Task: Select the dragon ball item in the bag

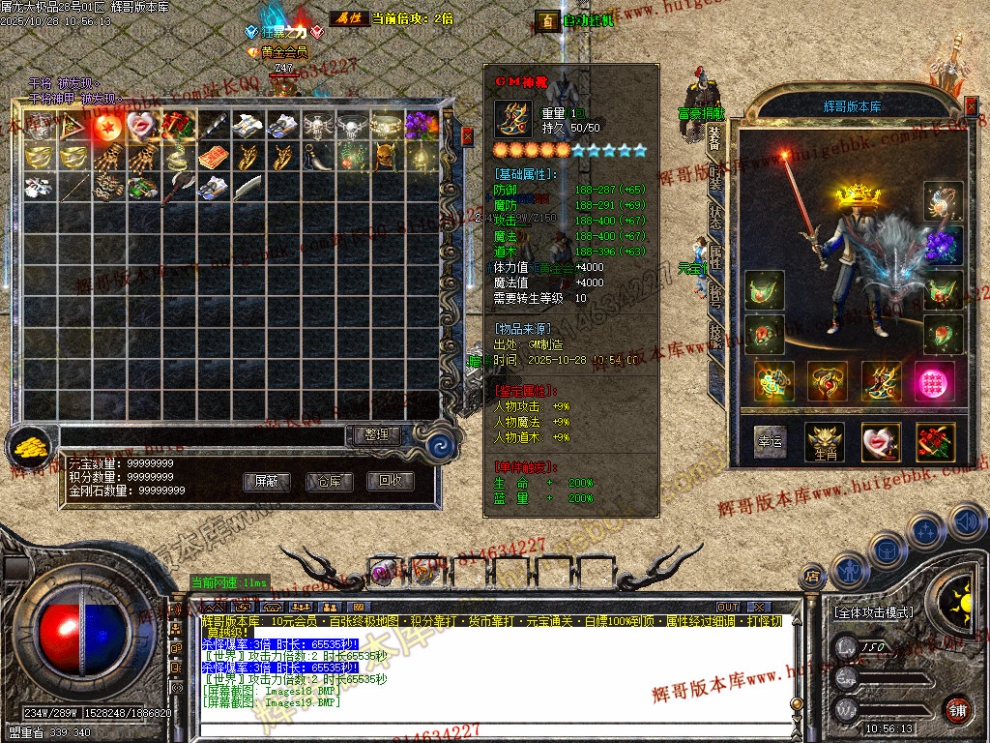Action: pos(109,125)
